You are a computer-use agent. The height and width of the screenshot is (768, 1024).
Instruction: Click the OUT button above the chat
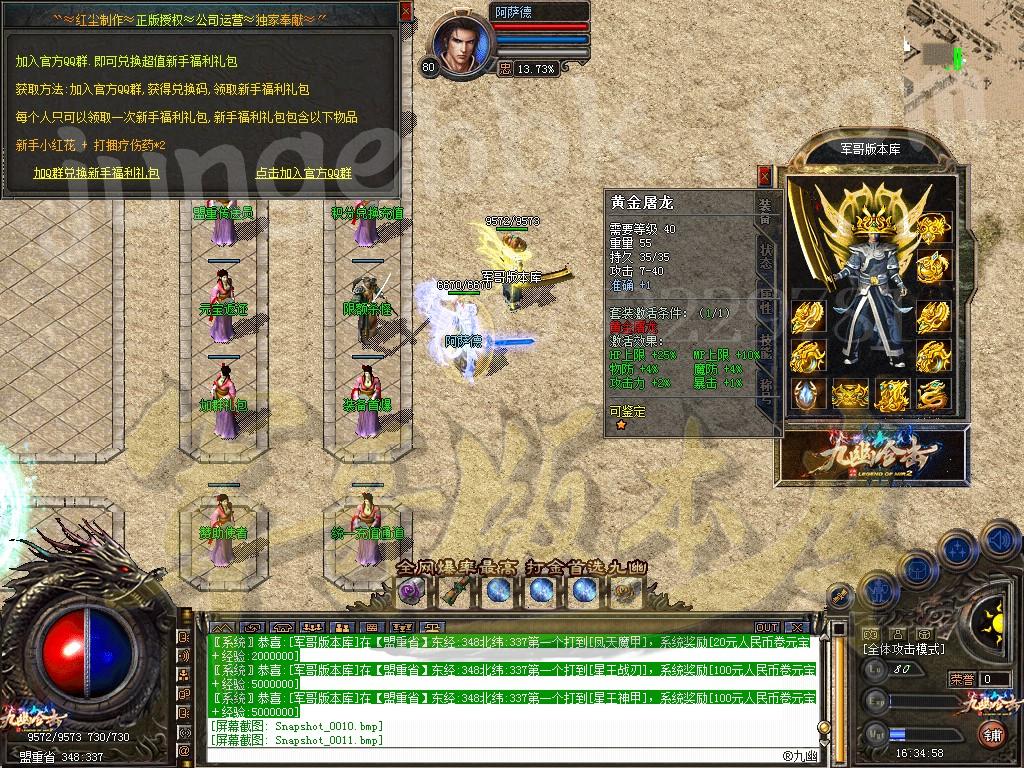767,628
